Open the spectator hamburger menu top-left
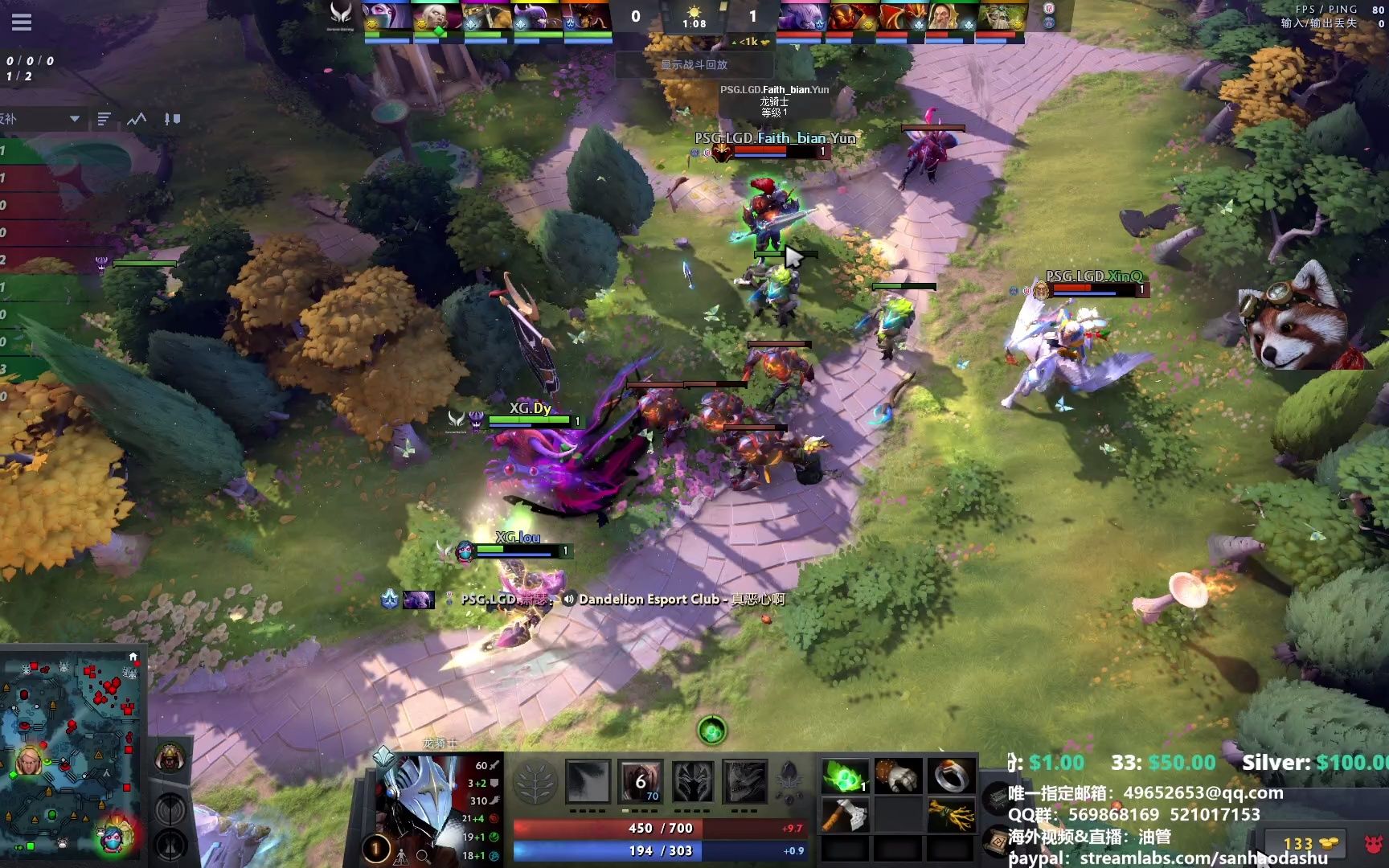Screen dimensions: 1389x868 coord(22,22)
